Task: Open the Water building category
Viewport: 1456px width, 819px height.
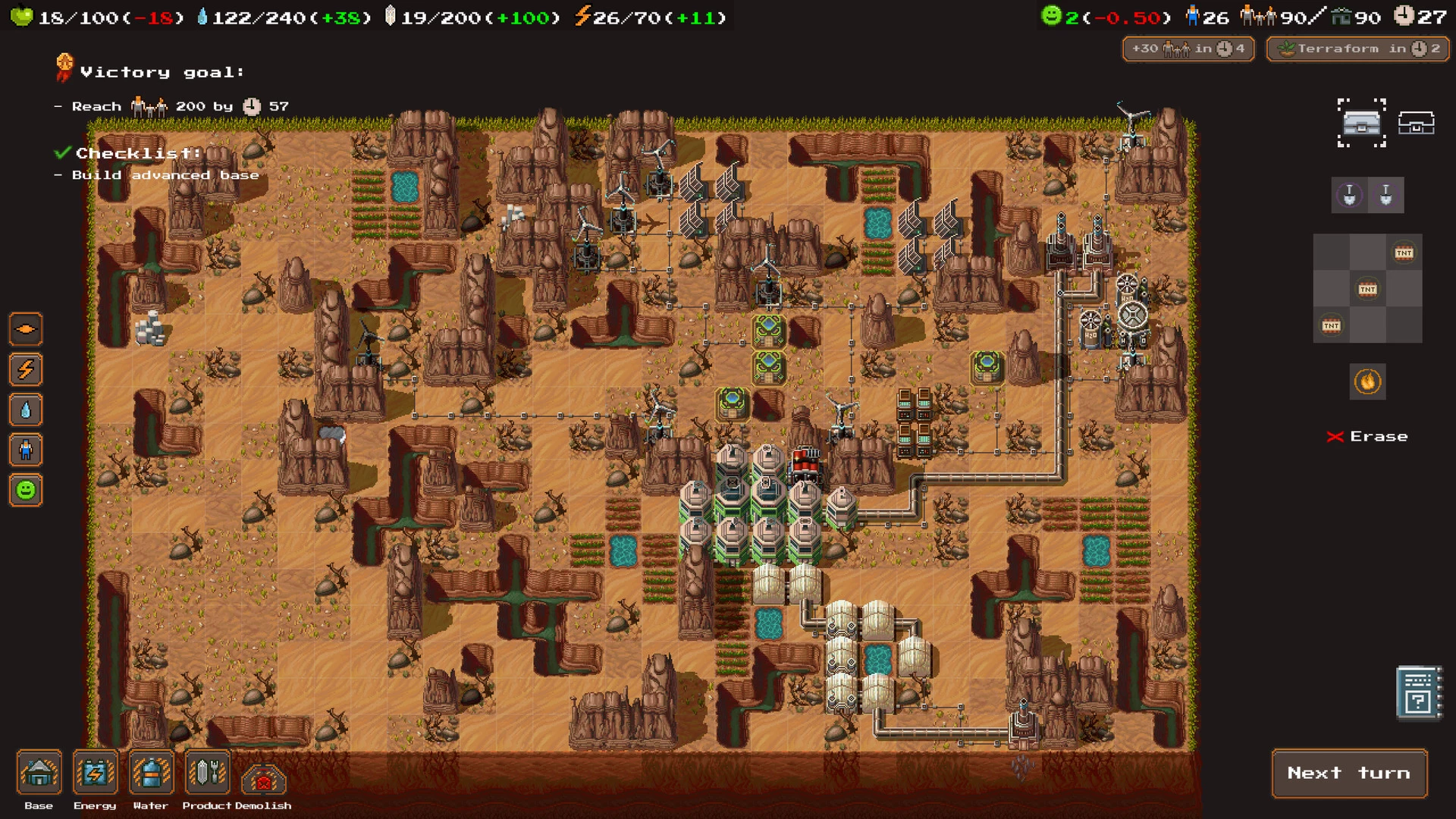Action: [x=151, y=773]
